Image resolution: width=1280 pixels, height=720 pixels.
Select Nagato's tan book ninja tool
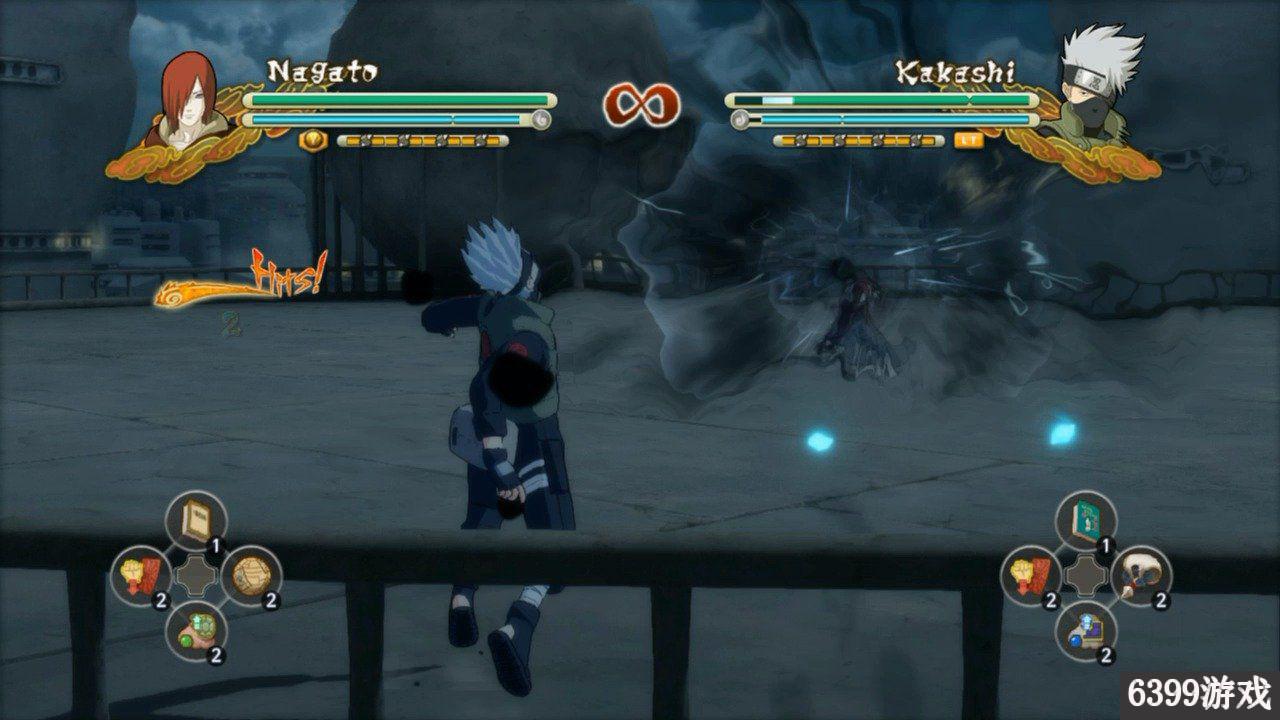pyautogui.click(x=196, y=521)
